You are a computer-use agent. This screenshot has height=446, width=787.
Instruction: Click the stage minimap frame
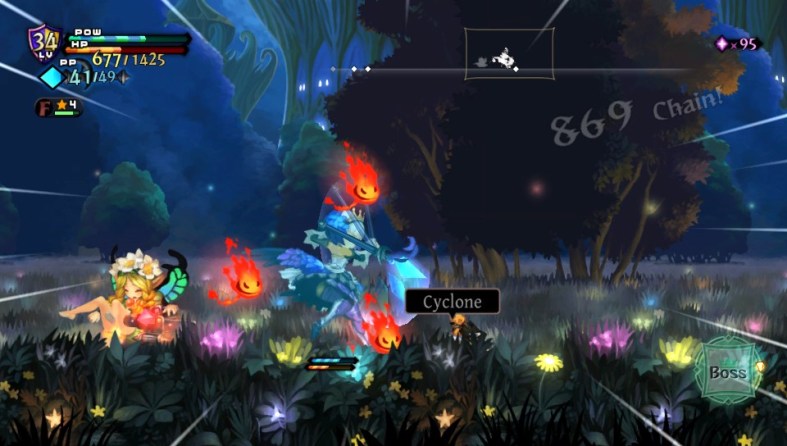click(509, 53)
